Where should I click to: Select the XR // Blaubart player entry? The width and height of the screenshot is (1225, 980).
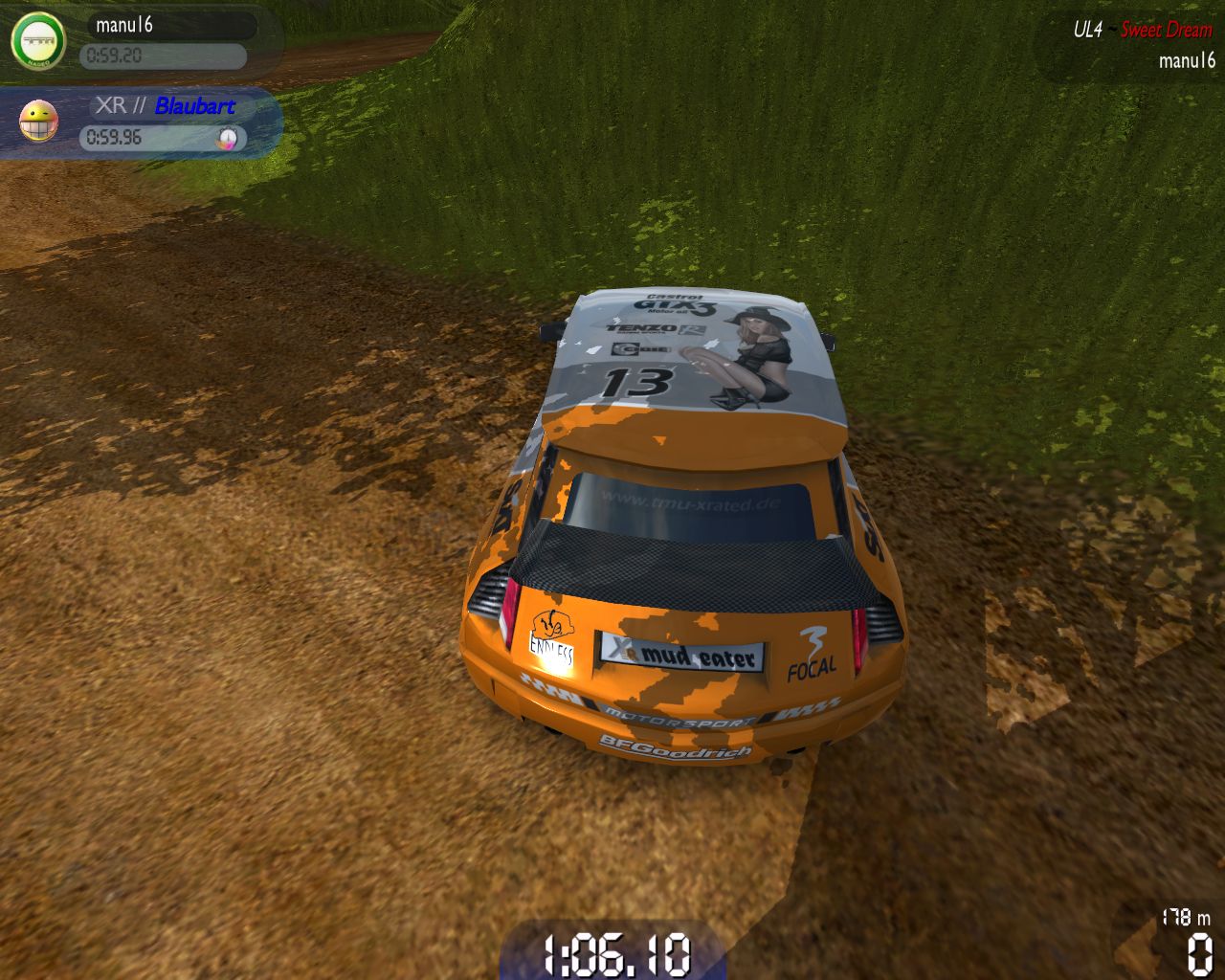(165, 106)
